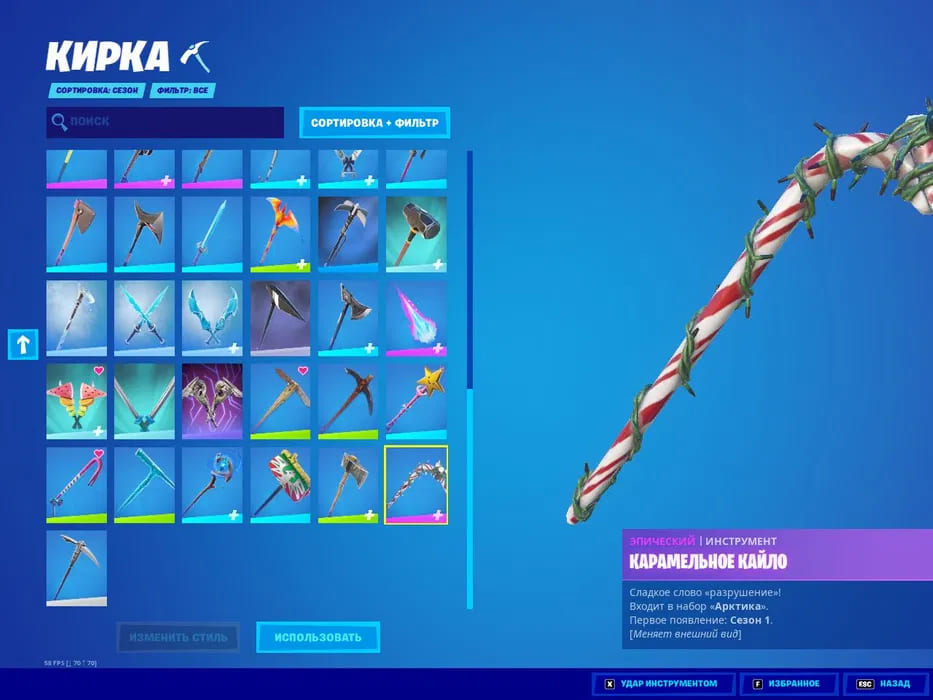Open the sort and filter options
Image resolution: width=933 pixels, height=700 pixels.
(374, 123)
